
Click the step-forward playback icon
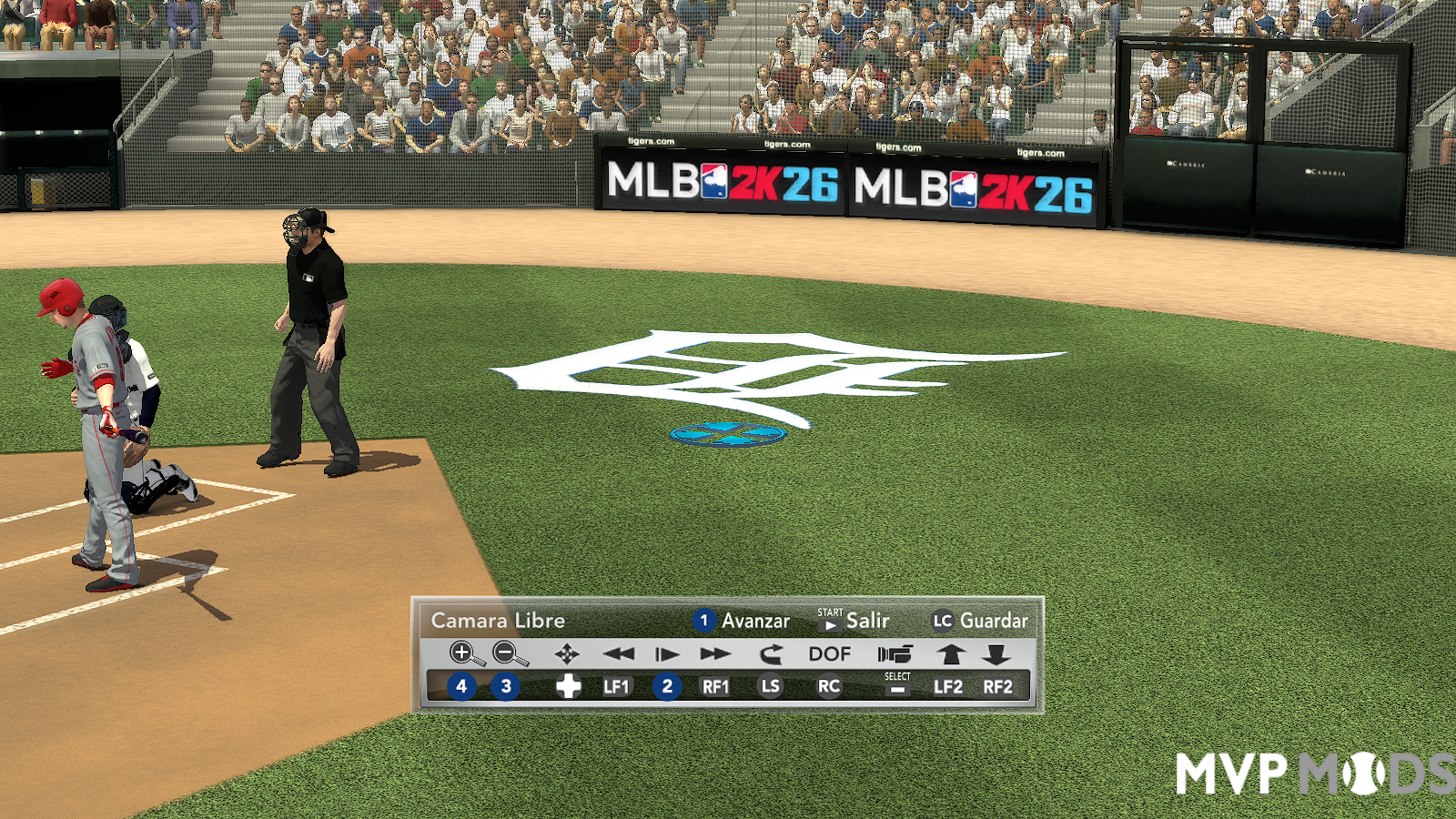[x=665, y=653]
